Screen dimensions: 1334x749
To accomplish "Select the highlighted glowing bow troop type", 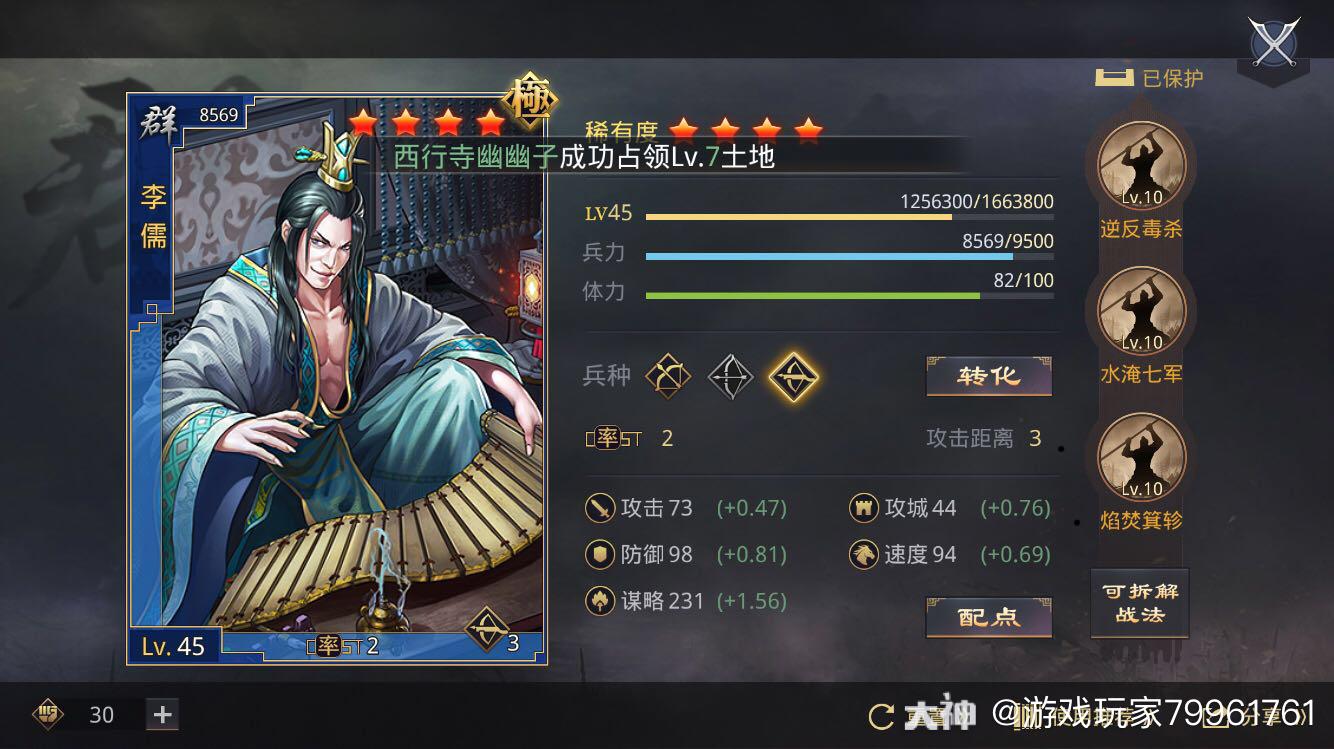I will click(x=794, y=374).
